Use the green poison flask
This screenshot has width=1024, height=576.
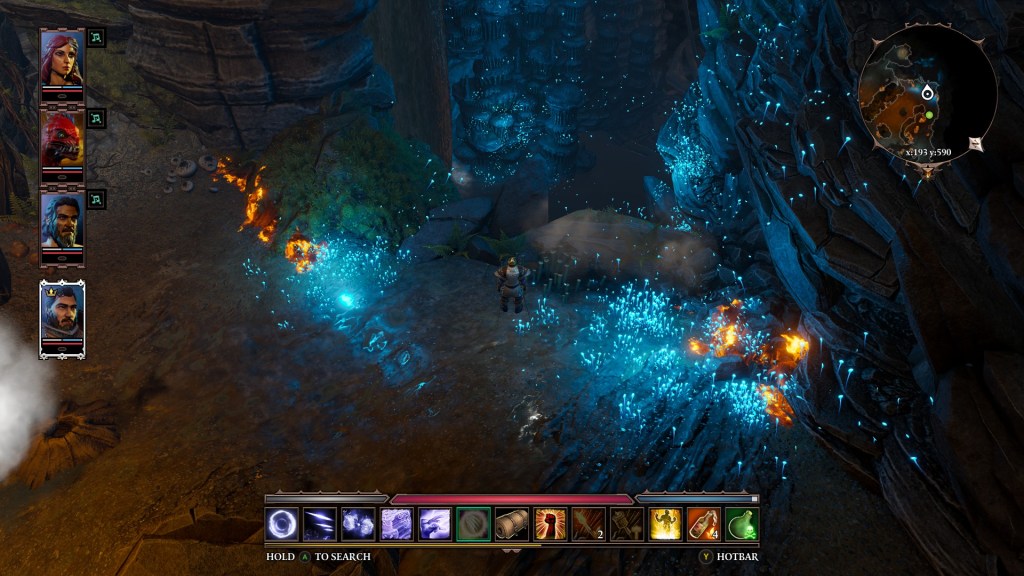[x=741, y=524]
